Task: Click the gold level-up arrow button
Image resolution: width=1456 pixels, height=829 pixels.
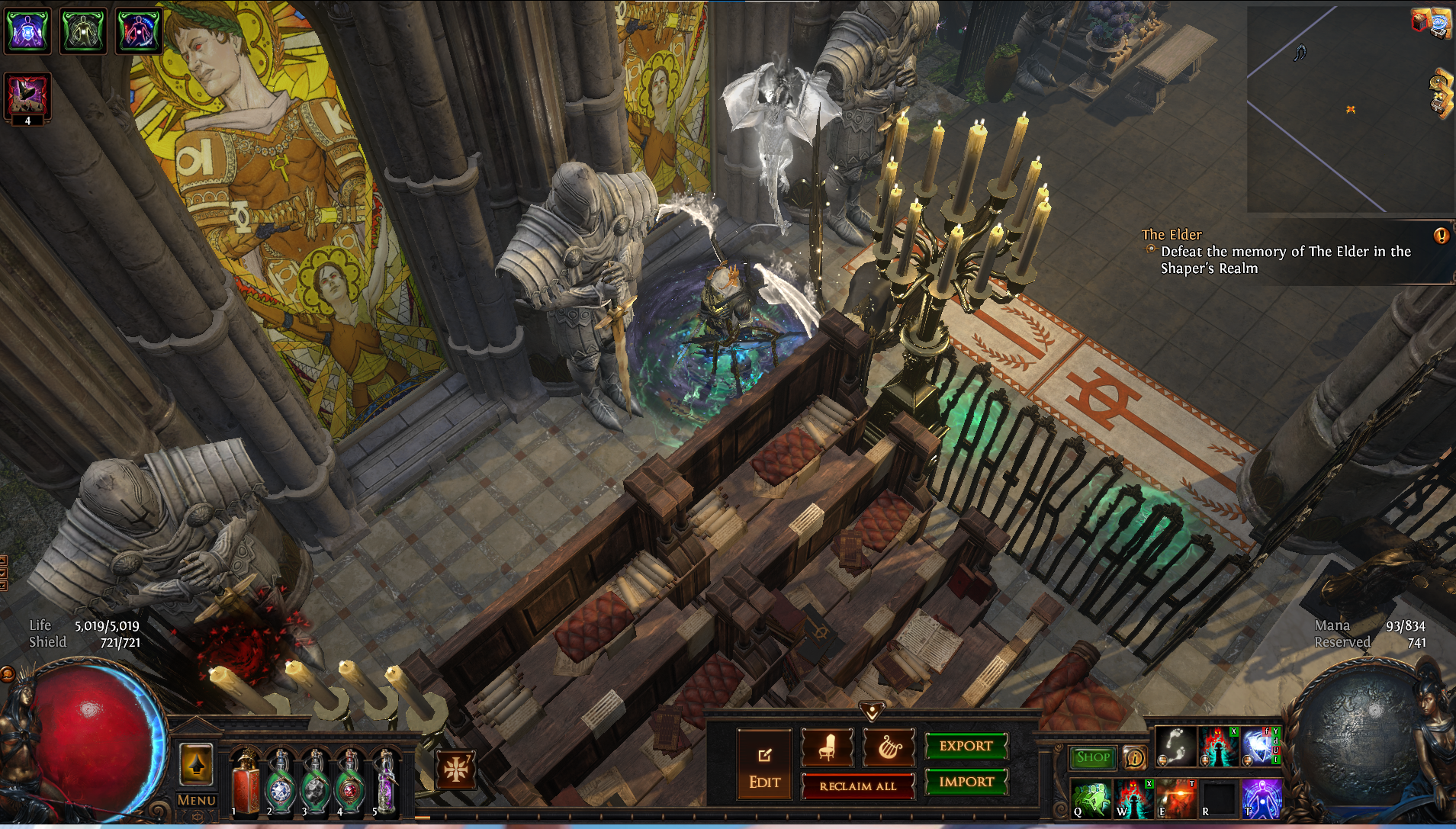Action: coord(196,764)
